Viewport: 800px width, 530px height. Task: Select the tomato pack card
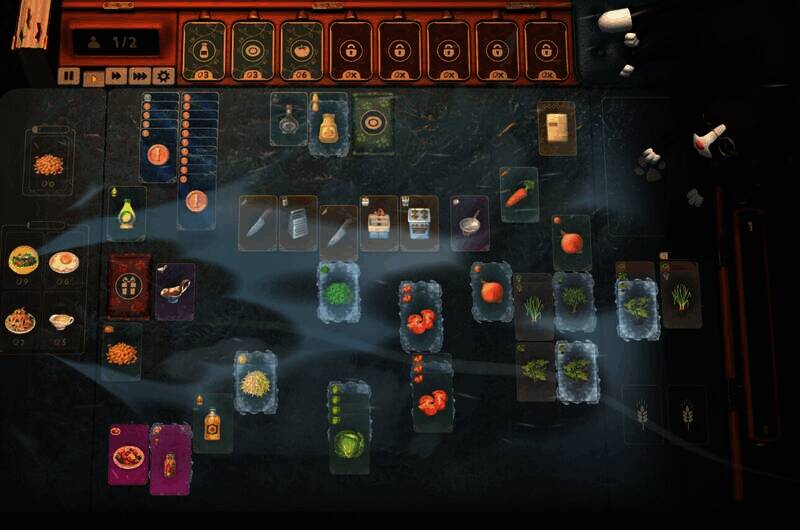303,50
